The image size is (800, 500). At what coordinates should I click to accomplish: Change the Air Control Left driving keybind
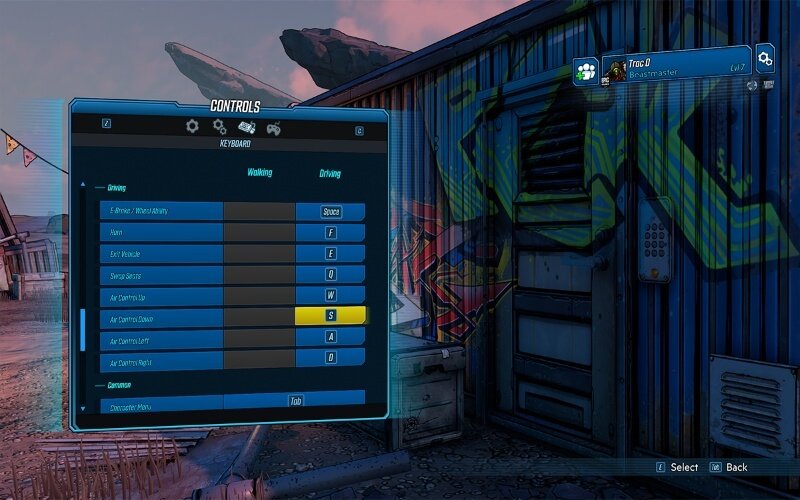tap(330, 339)
